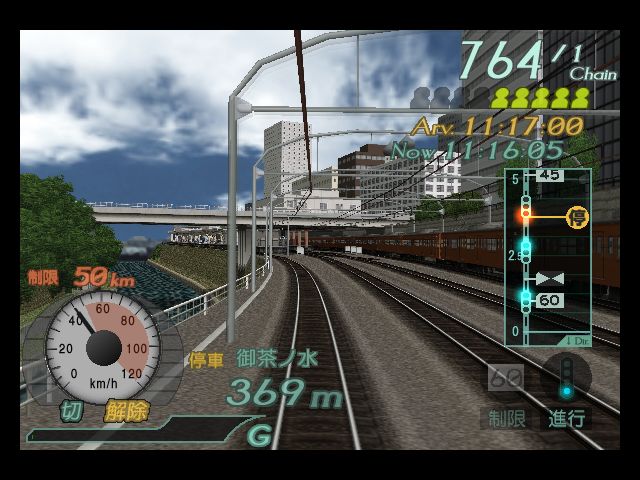Select the 制限 60 speed limit sign icon
Screen dimensions: 640x480
[x=507, y=381]
